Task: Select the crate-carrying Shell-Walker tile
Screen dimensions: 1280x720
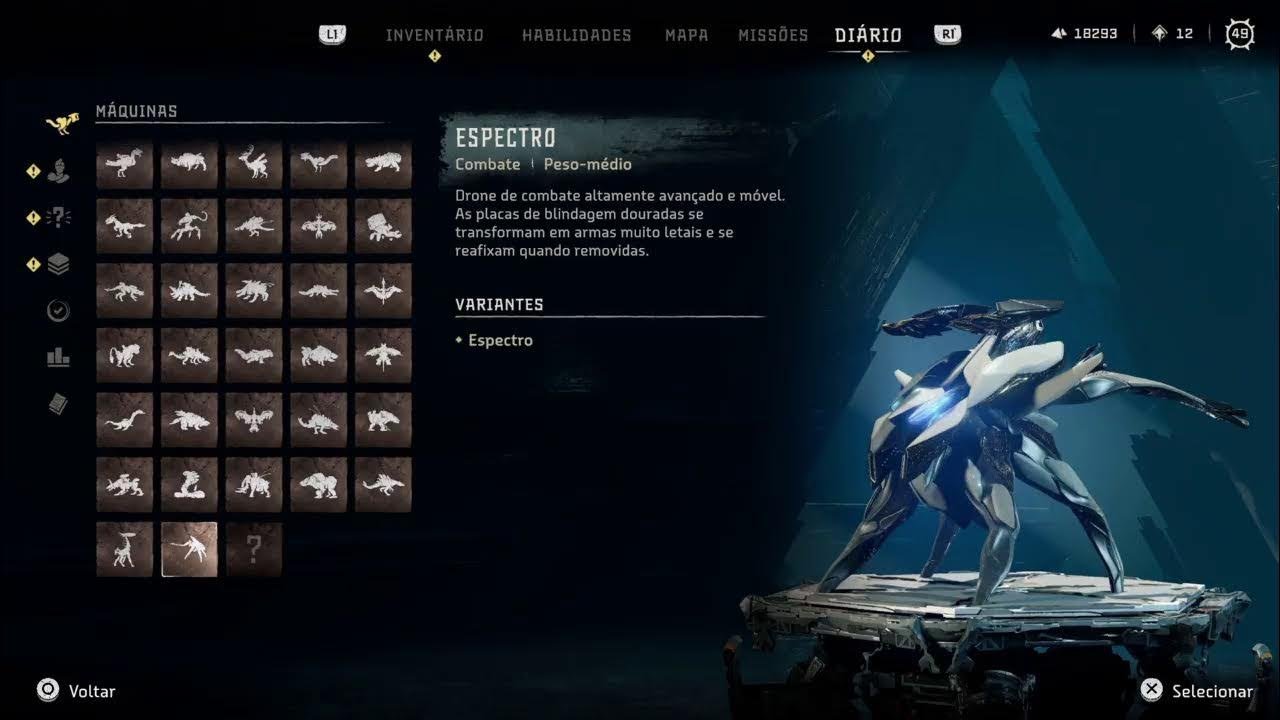Action: tap(383, 226)
